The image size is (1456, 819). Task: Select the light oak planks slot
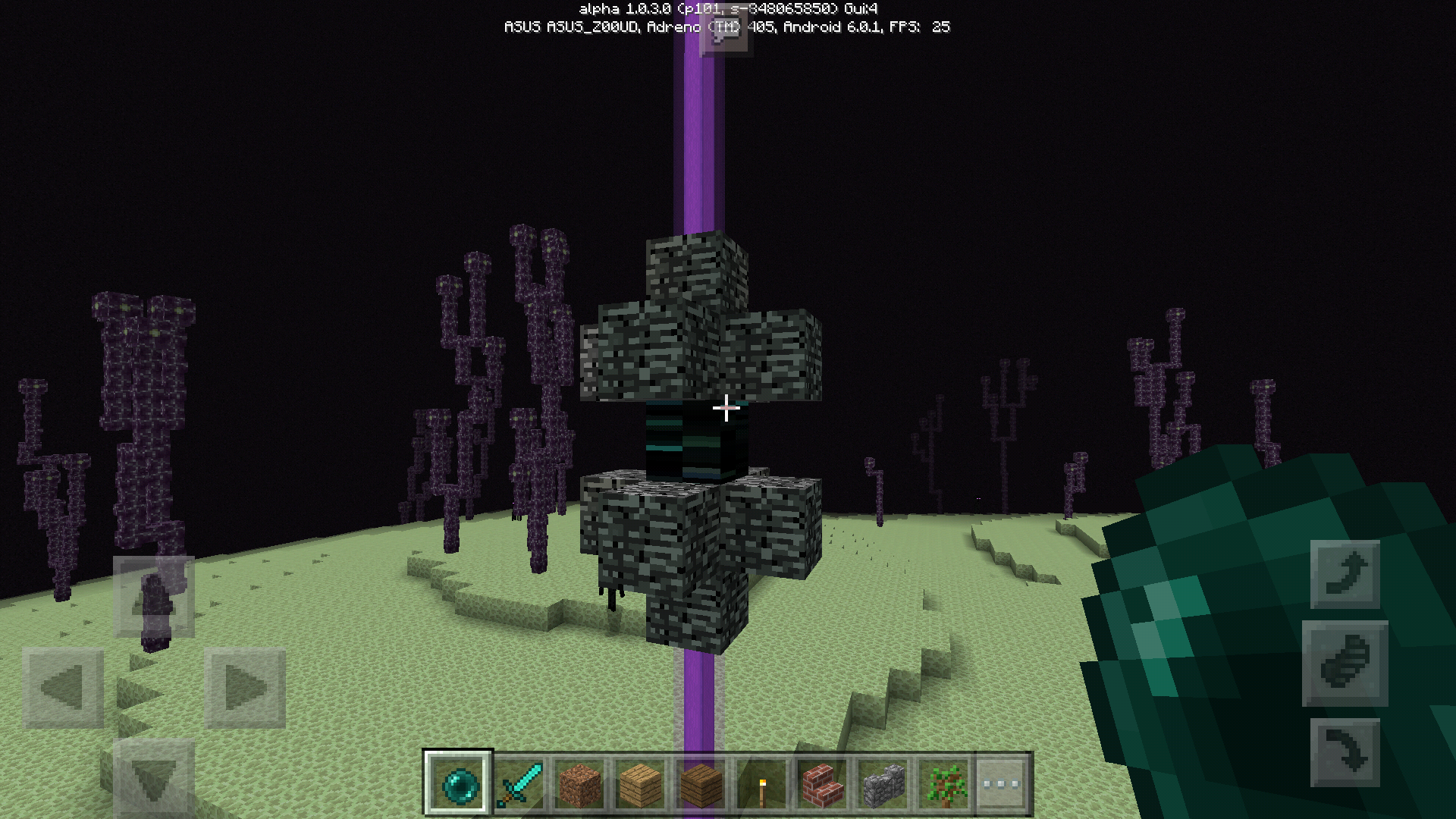[641, 783]
